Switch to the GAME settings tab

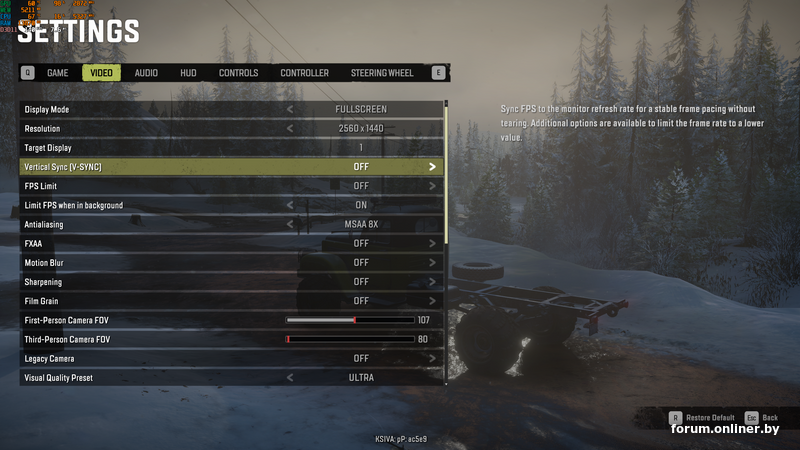click(58, 73)
